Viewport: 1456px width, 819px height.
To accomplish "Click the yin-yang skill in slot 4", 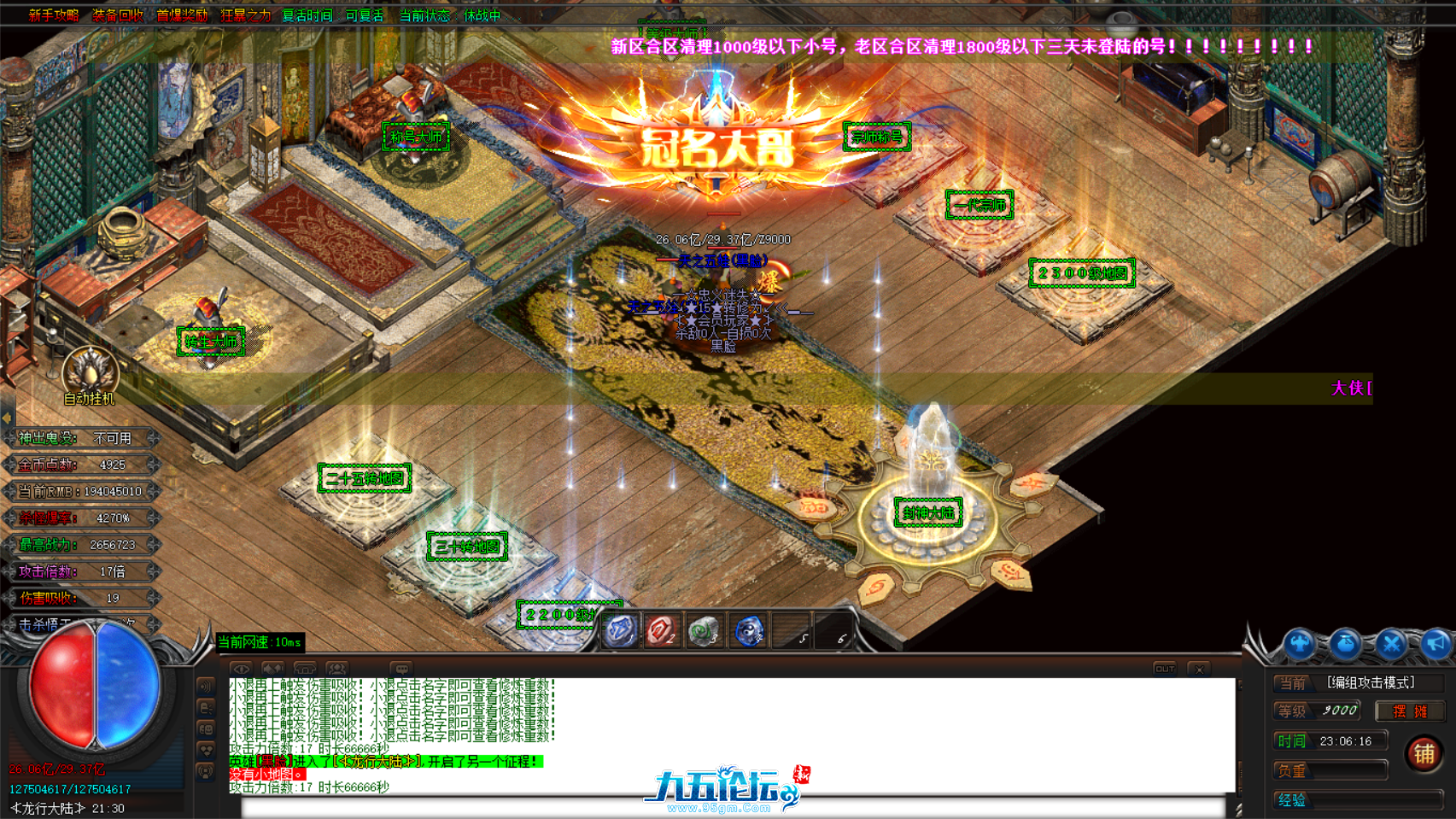I will coord(748,630).
